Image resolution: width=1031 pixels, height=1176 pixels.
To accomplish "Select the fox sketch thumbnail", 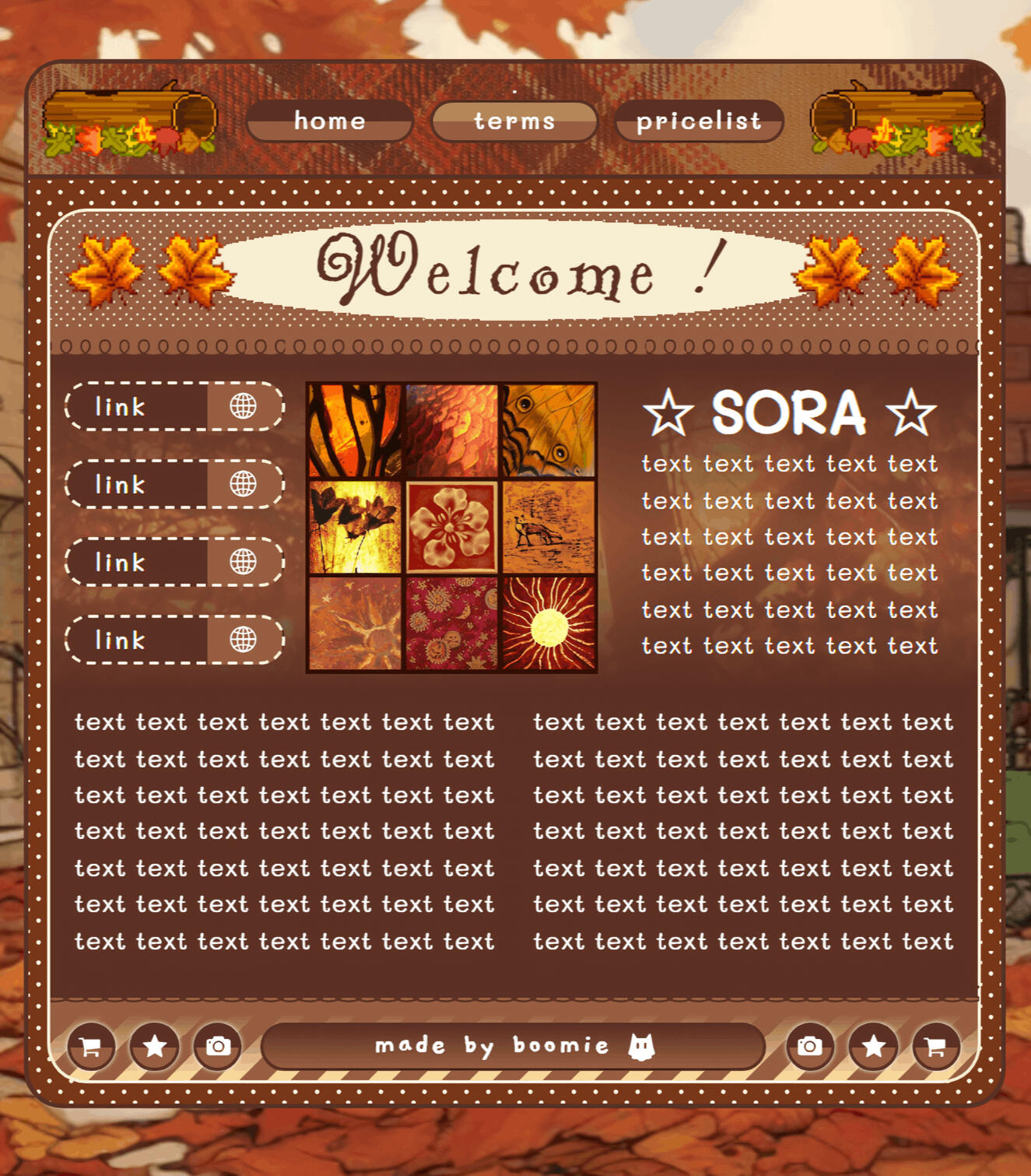I will click(549, 527).
